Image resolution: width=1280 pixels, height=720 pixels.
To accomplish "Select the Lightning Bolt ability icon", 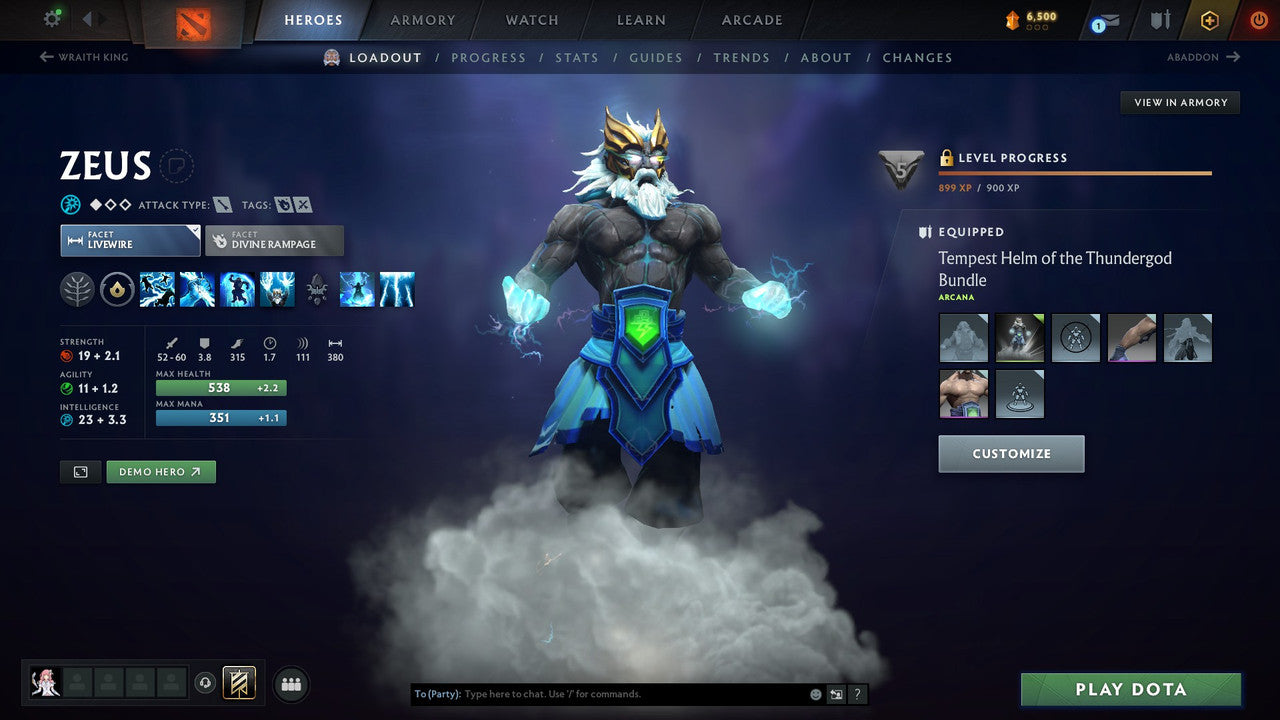I will click(x=198, y=289).
